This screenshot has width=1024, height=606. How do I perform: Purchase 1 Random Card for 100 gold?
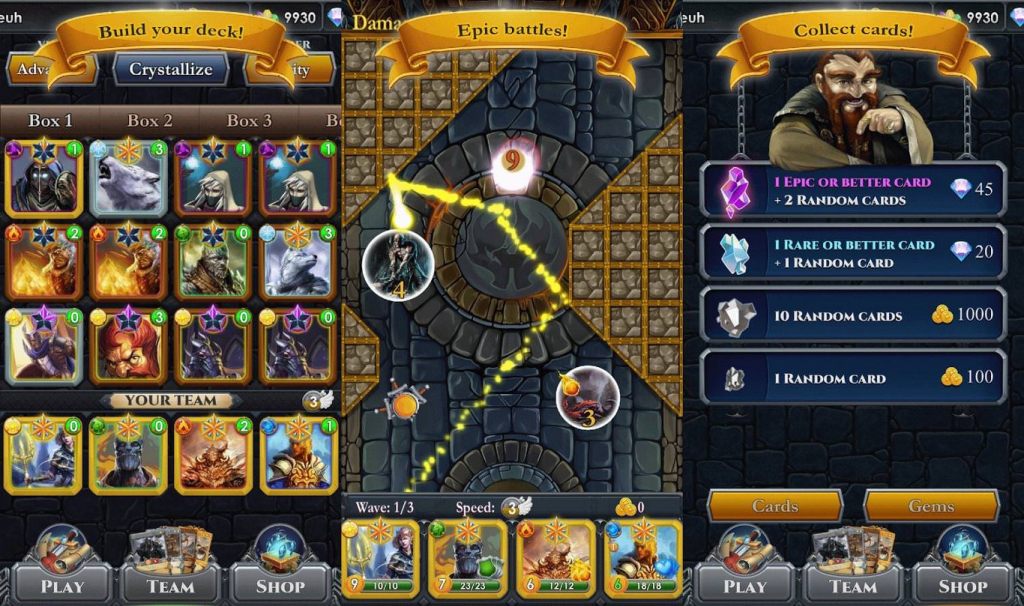click(853, 377)
